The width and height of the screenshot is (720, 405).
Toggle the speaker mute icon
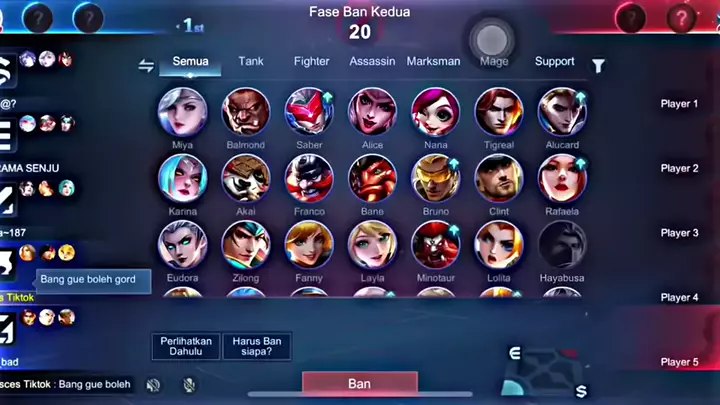coord(153,384)
